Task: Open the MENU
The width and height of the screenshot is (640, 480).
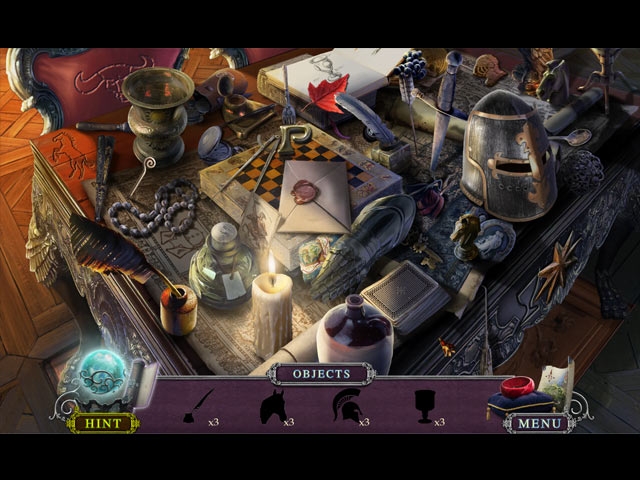Action: (538, 423)
